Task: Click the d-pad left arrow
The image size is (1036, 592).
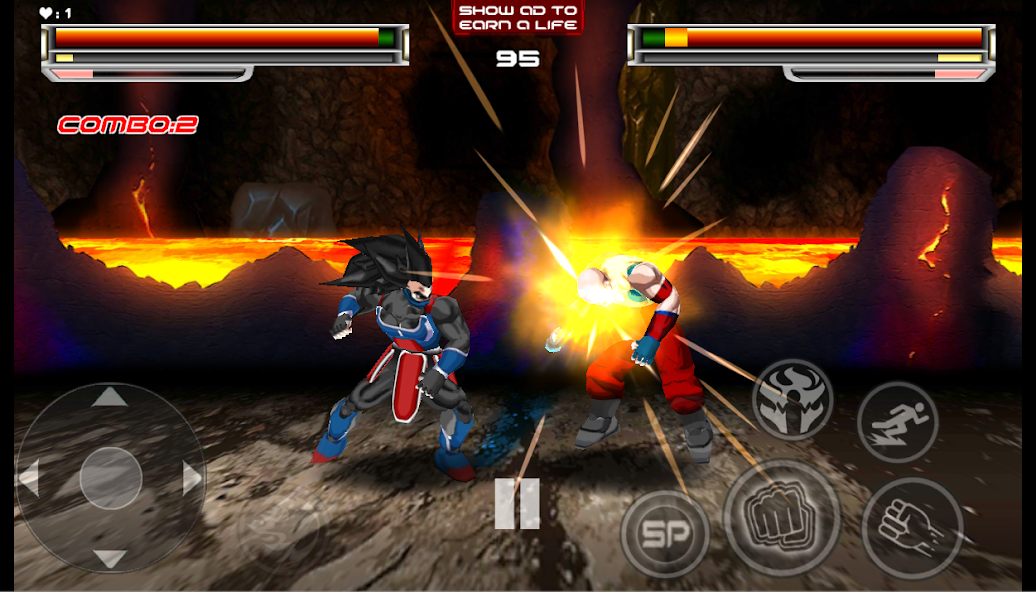Action: tap(29, 477)
